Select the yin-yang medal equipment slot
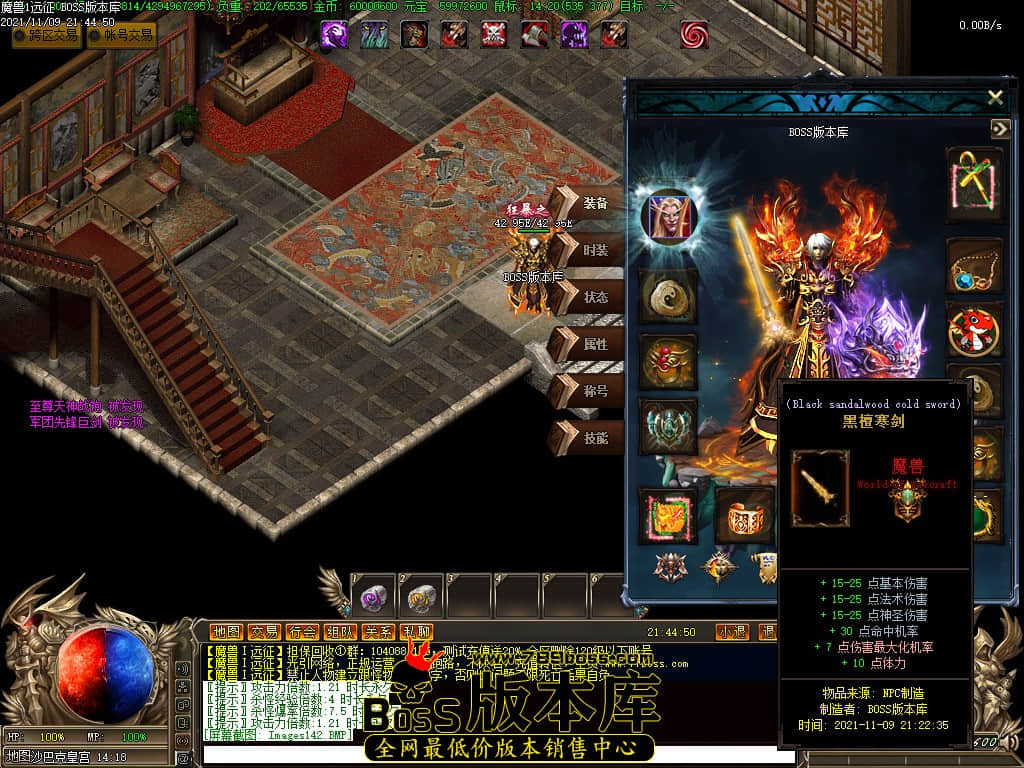Image resolution: width=1024 pixels, height=768 pixels. coord(667,295)
